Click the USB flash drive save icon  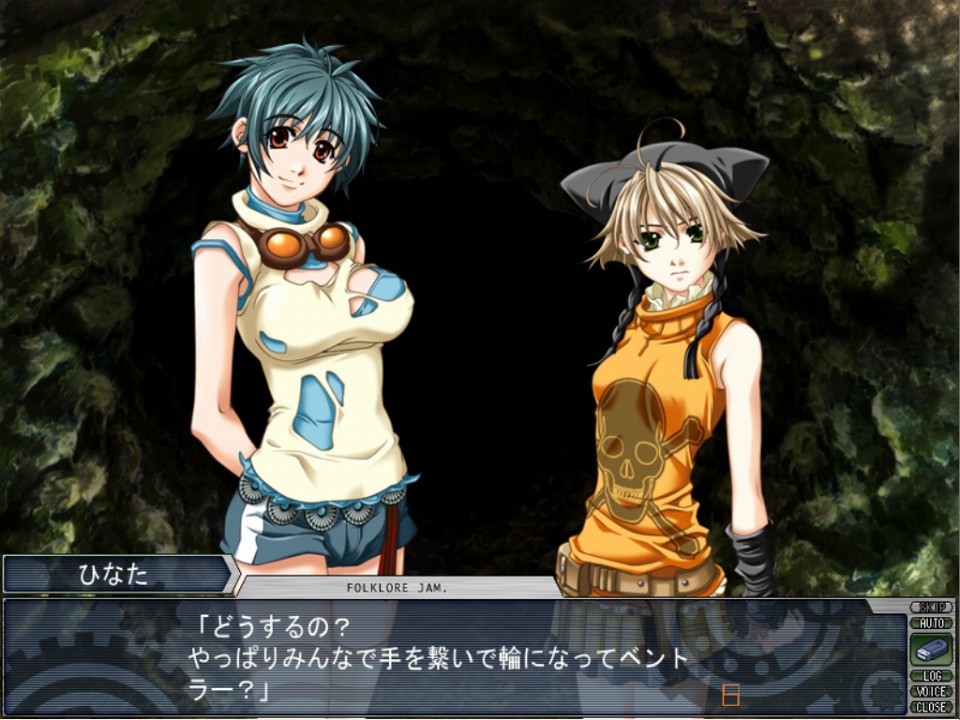[930, 649]
